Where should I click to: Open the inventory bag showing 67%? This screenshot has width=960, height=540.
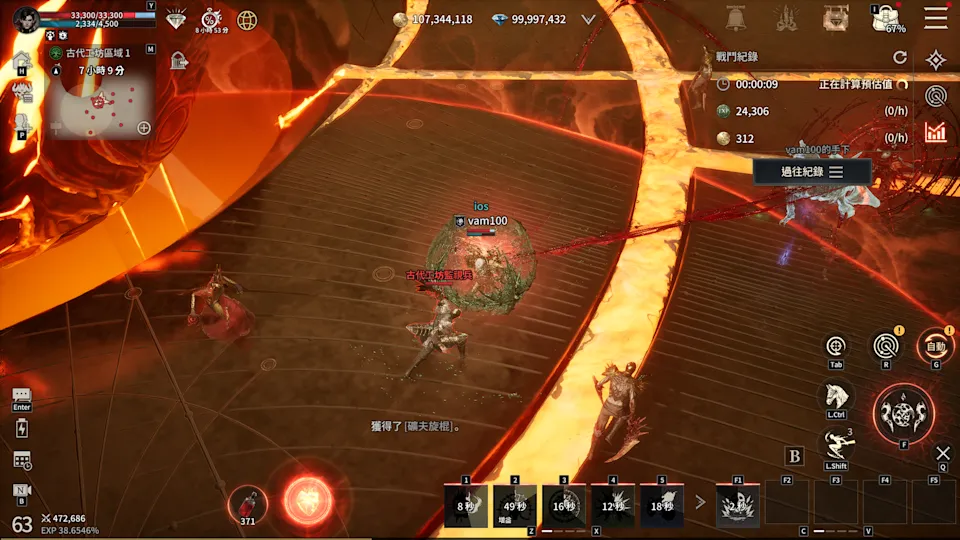point(885,18)
